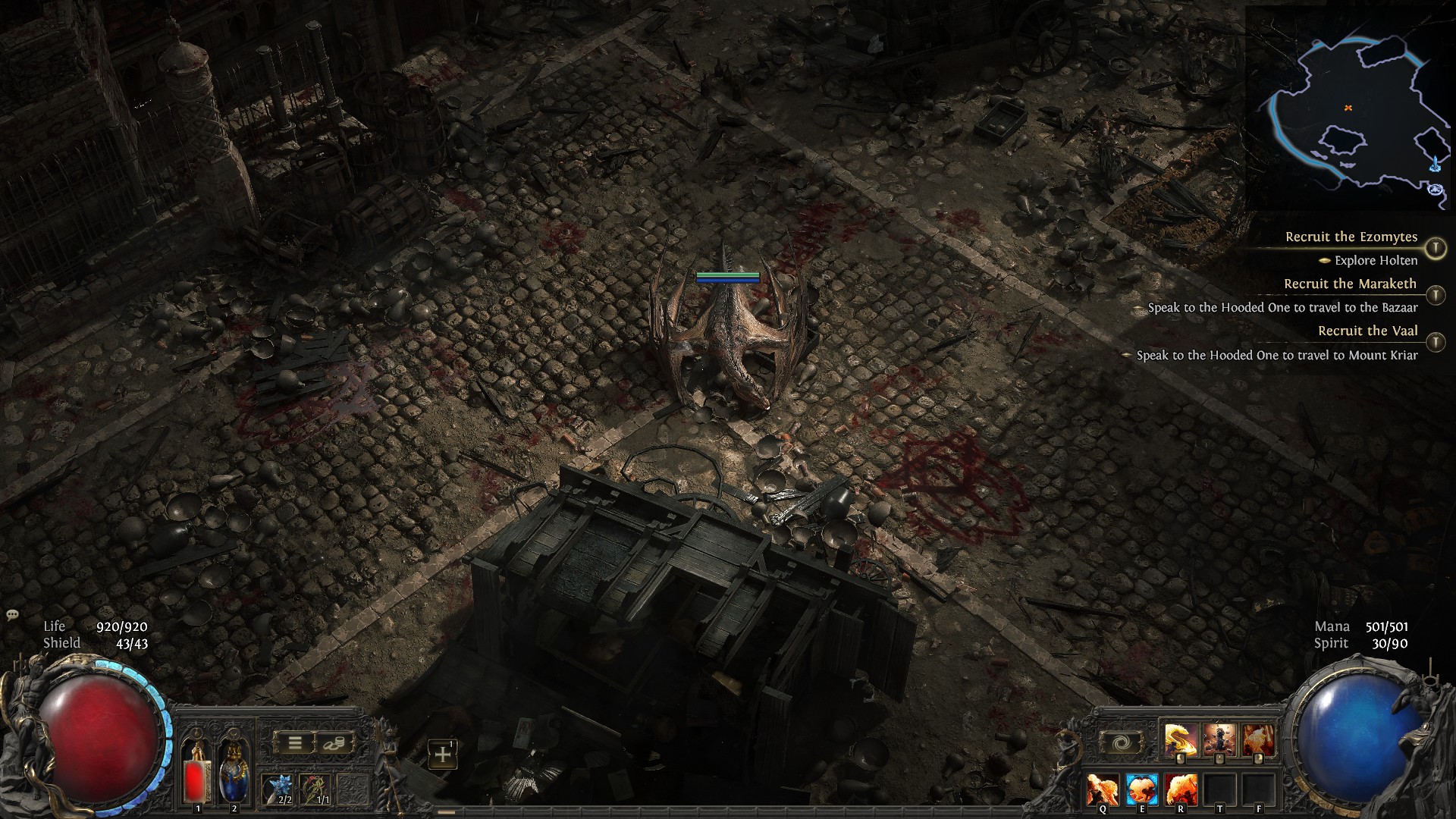
Task: Select the Recruit the Vaal quest
Action: pos(1367,331)
